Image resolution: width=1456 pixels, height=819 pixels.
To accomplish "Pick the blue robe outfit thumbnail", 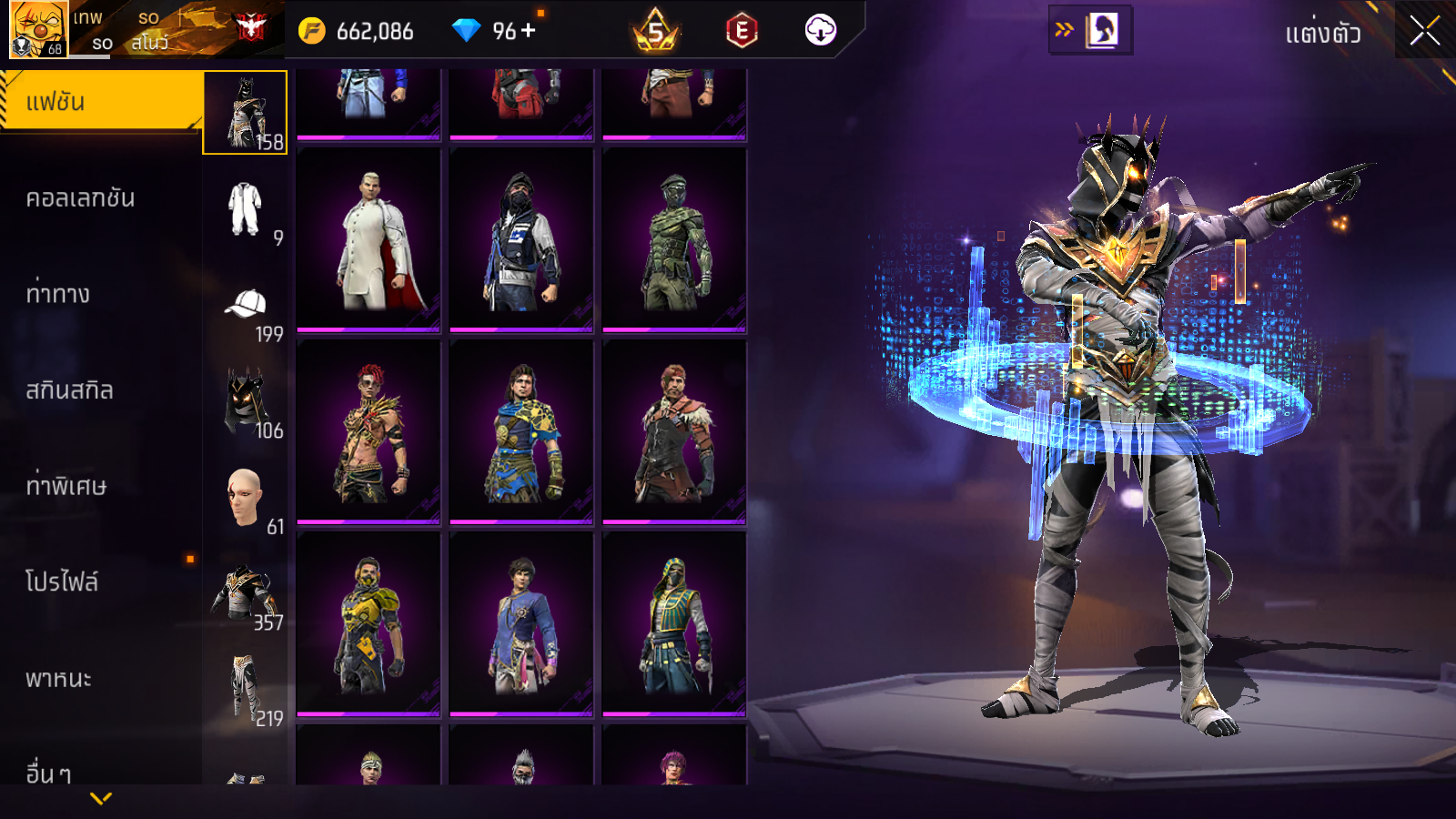I will click(521, 624).
